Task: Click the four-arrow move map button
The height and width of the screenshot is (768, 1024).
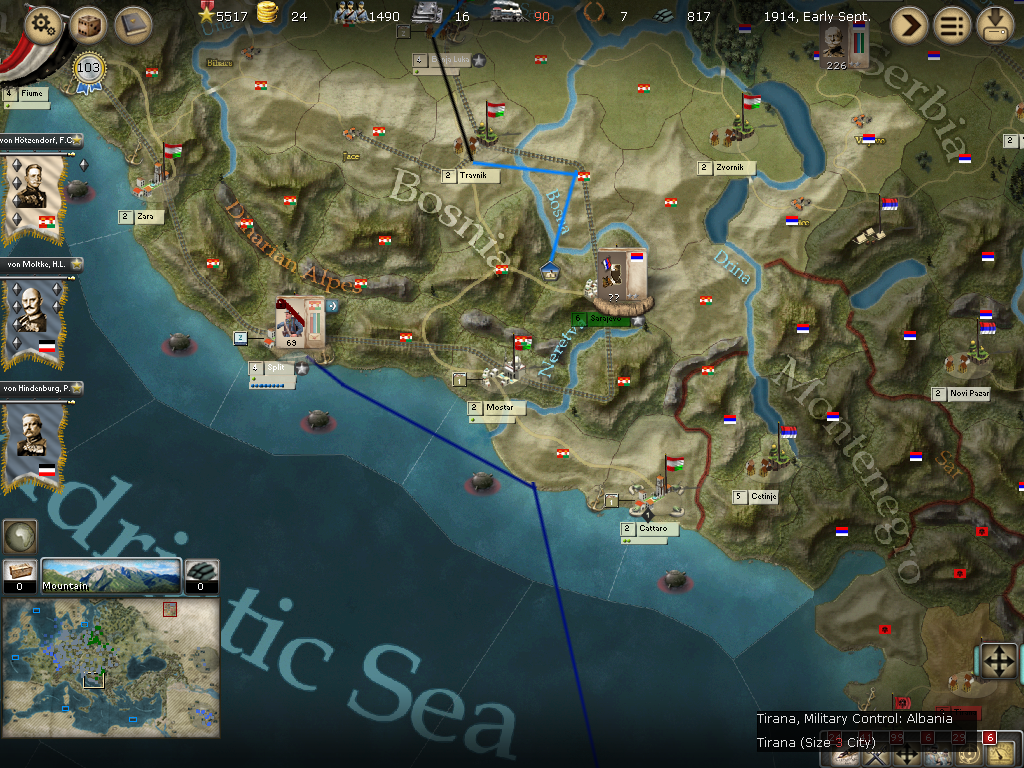Action: [x=997, y=661]
